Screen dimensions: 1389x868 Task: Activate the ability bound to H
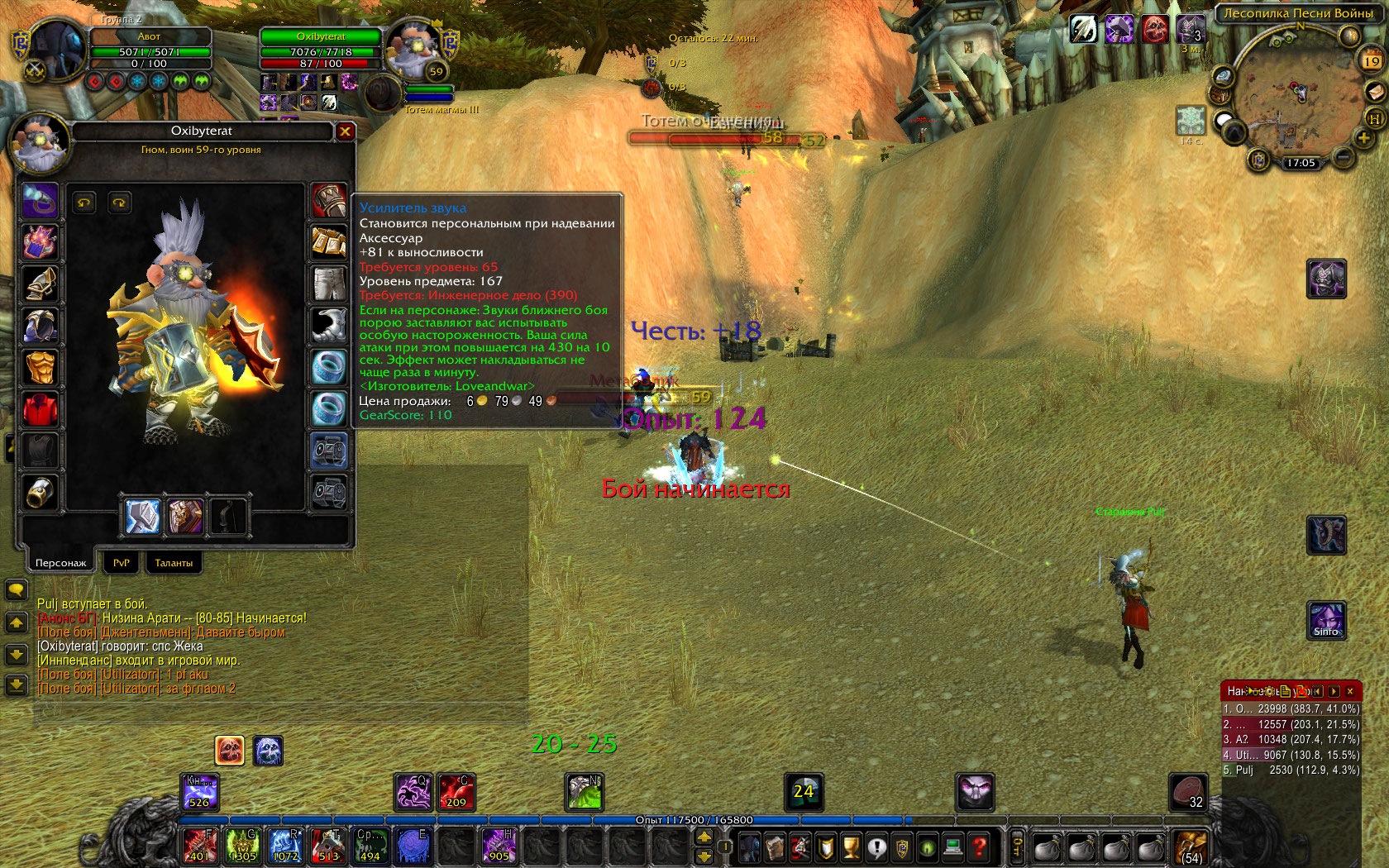coord(499,846)
